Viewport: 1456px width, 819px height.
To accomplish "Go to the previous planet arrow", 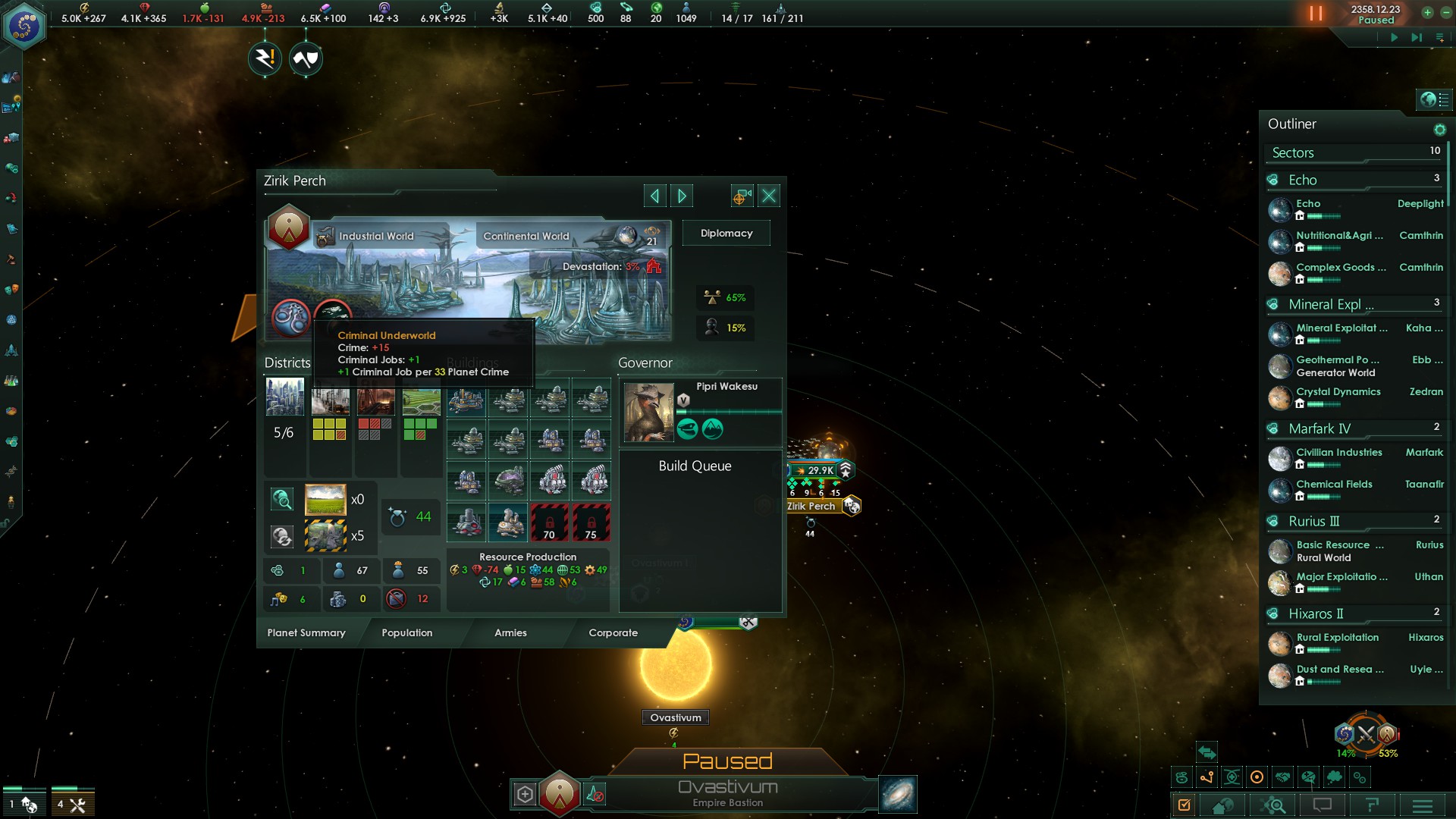I will pos(654,196).
